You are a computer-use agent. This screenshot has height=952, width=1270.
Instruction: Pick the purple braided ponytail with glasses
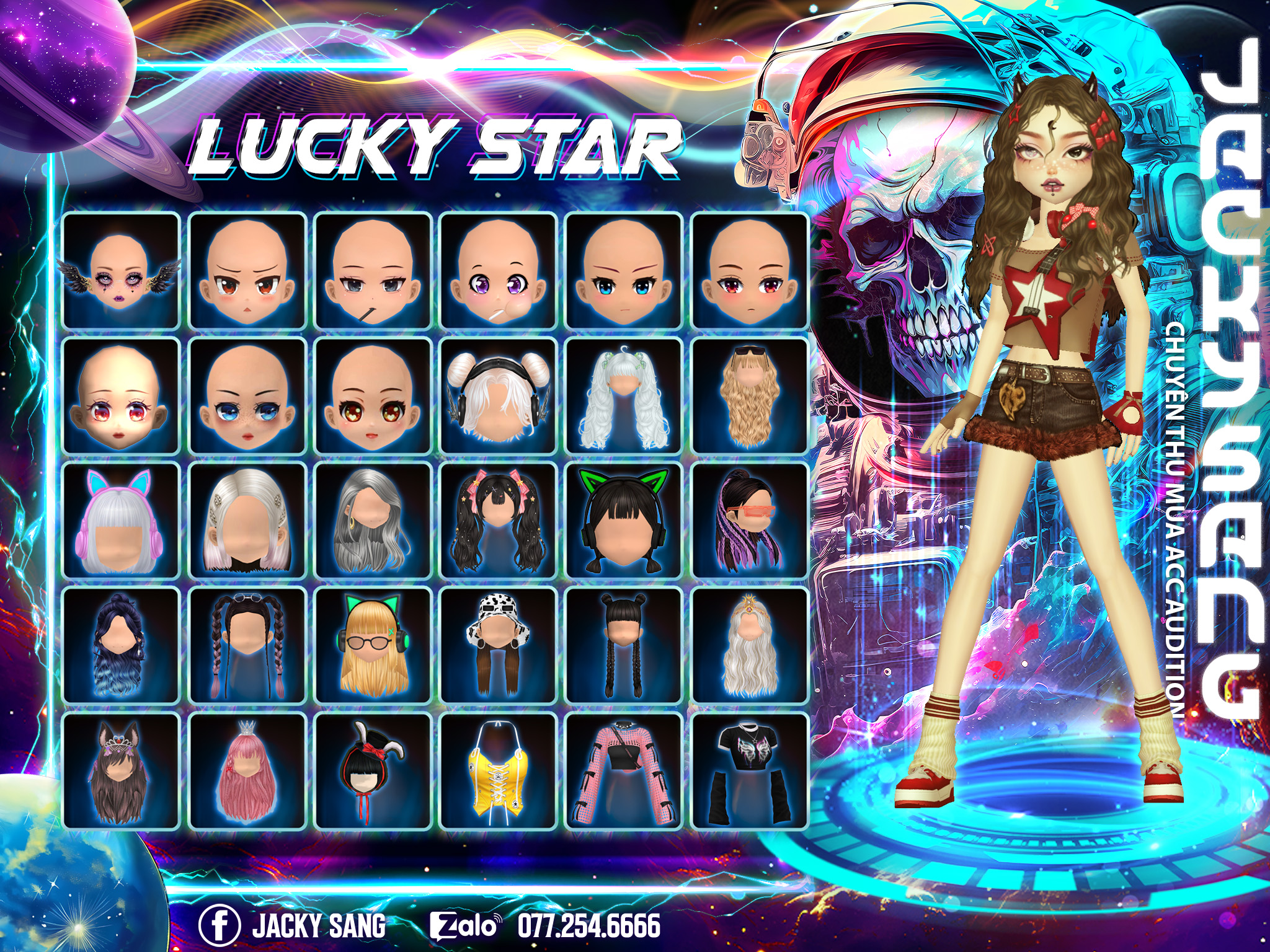(750, 521)
